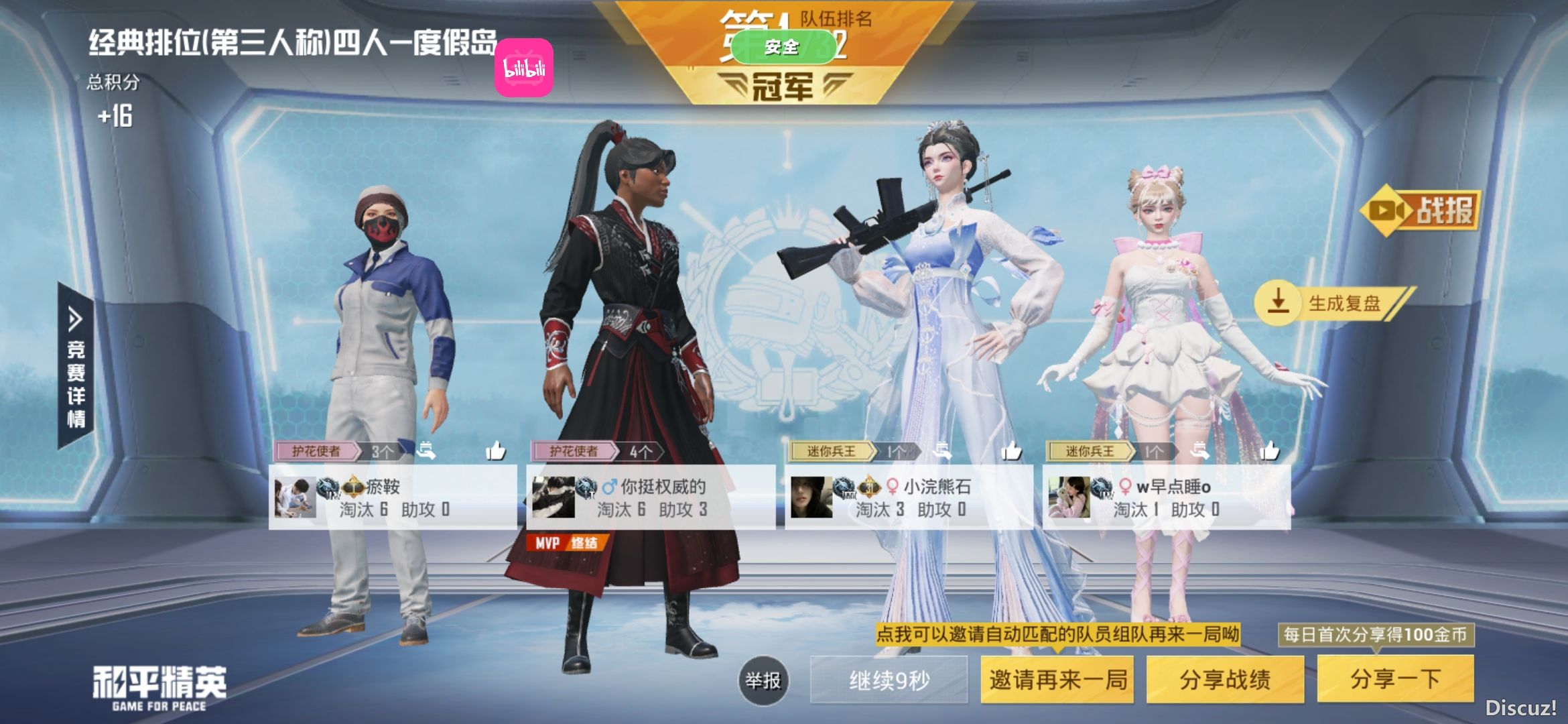This screenshot has width=1568, height=724.
Task: Click the pink bilibili logo overlay
Action: (x=524, y=68)
